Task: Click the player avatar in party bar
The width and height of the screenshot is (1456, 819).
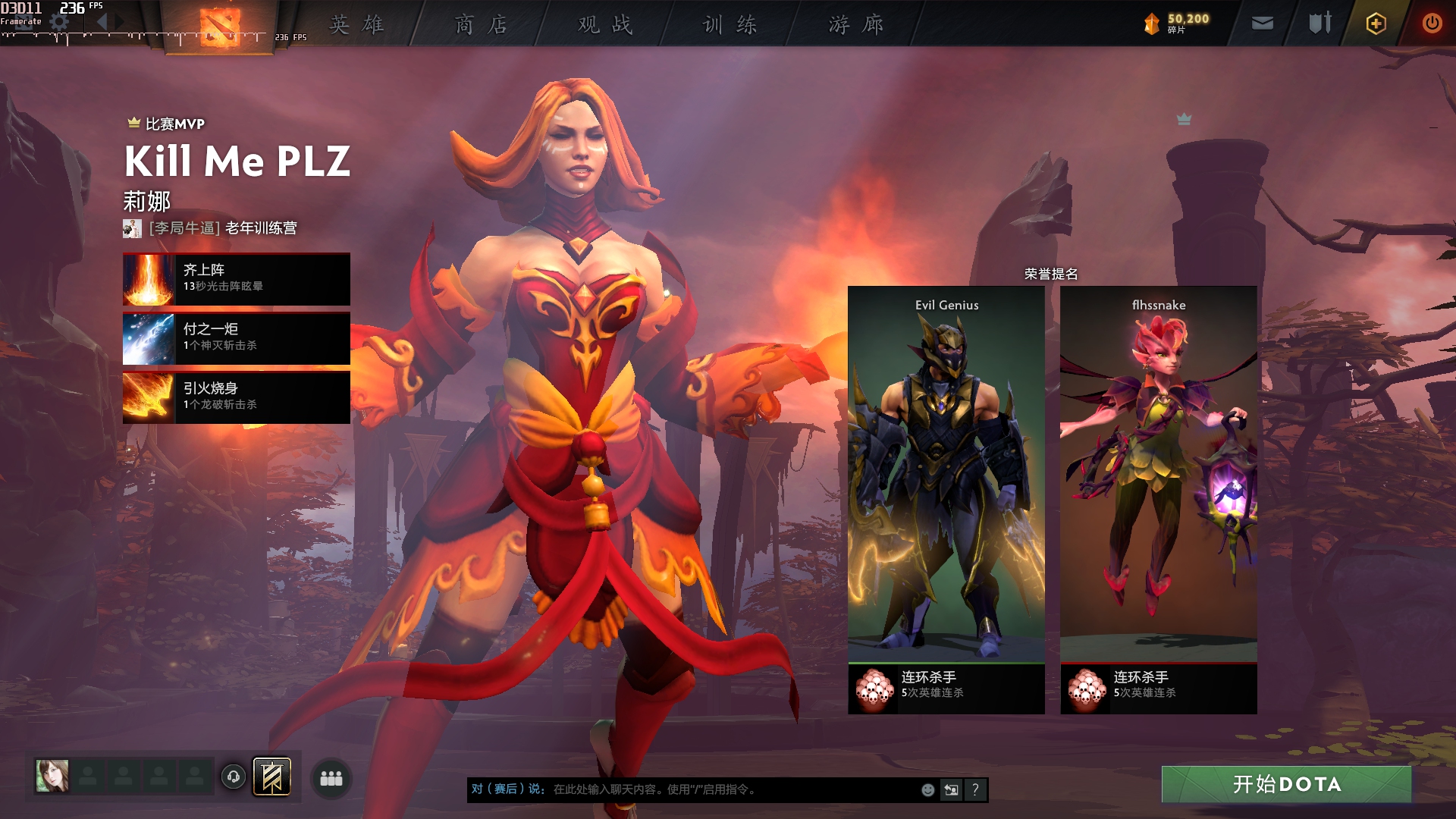Action: (x=52, y=776)
